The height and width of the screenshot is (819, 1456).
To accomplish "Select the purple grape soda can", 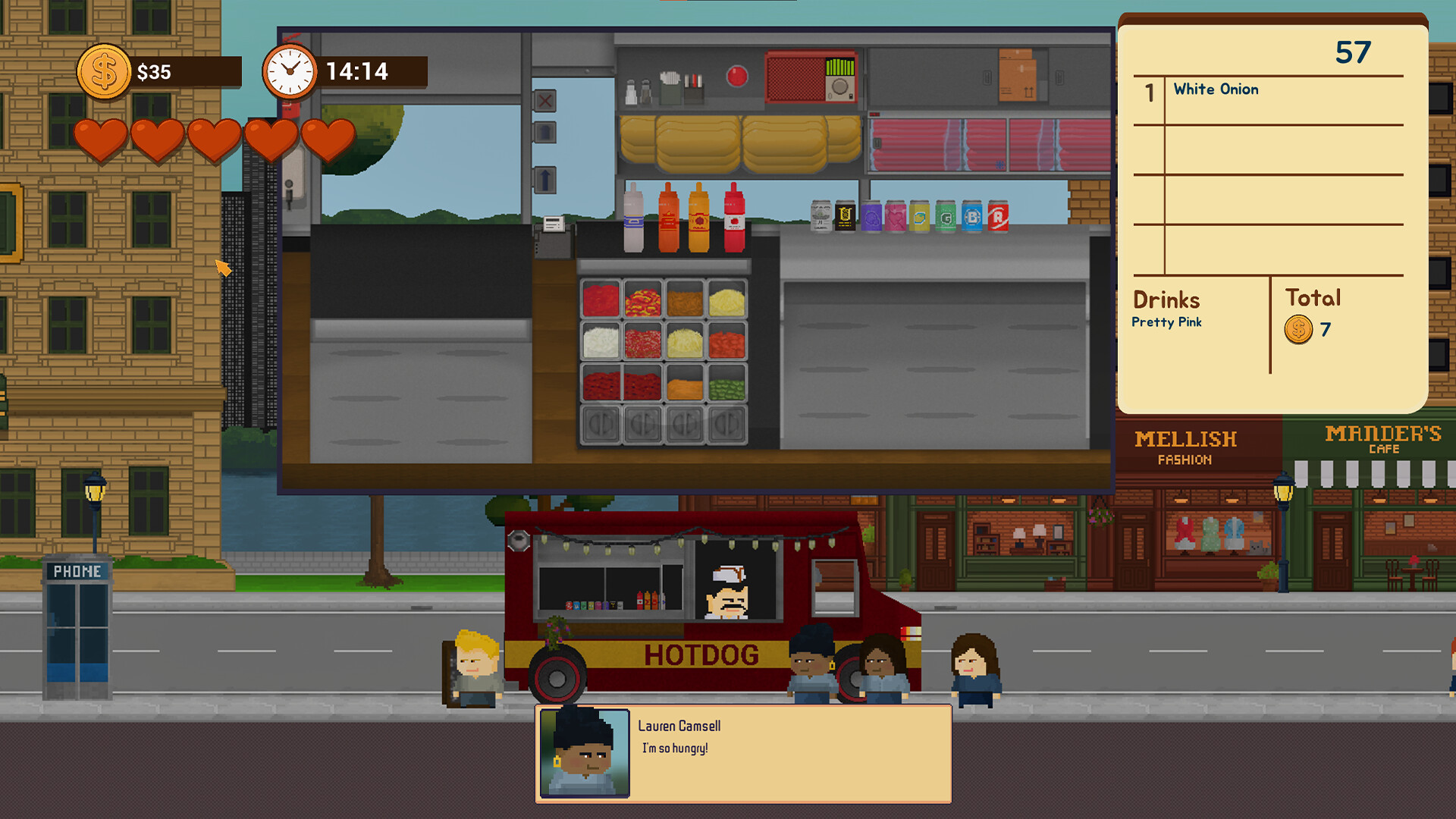I will pyautogui.click(x=871, y=218).
